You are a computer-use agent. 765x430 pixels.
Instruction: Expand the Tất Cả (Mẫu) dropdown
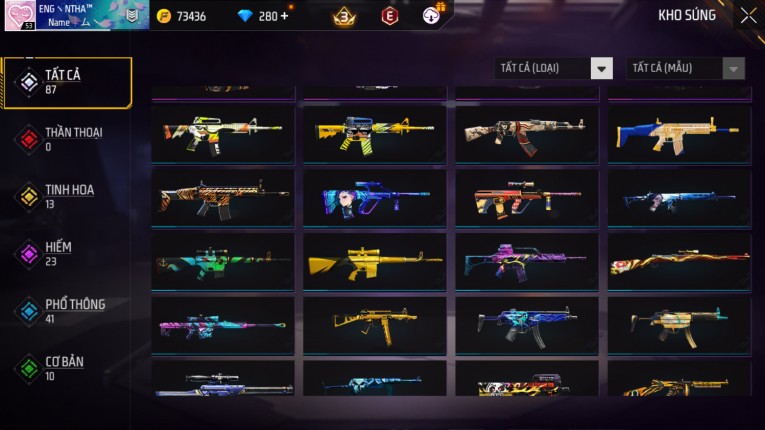[x=686, y=68]
